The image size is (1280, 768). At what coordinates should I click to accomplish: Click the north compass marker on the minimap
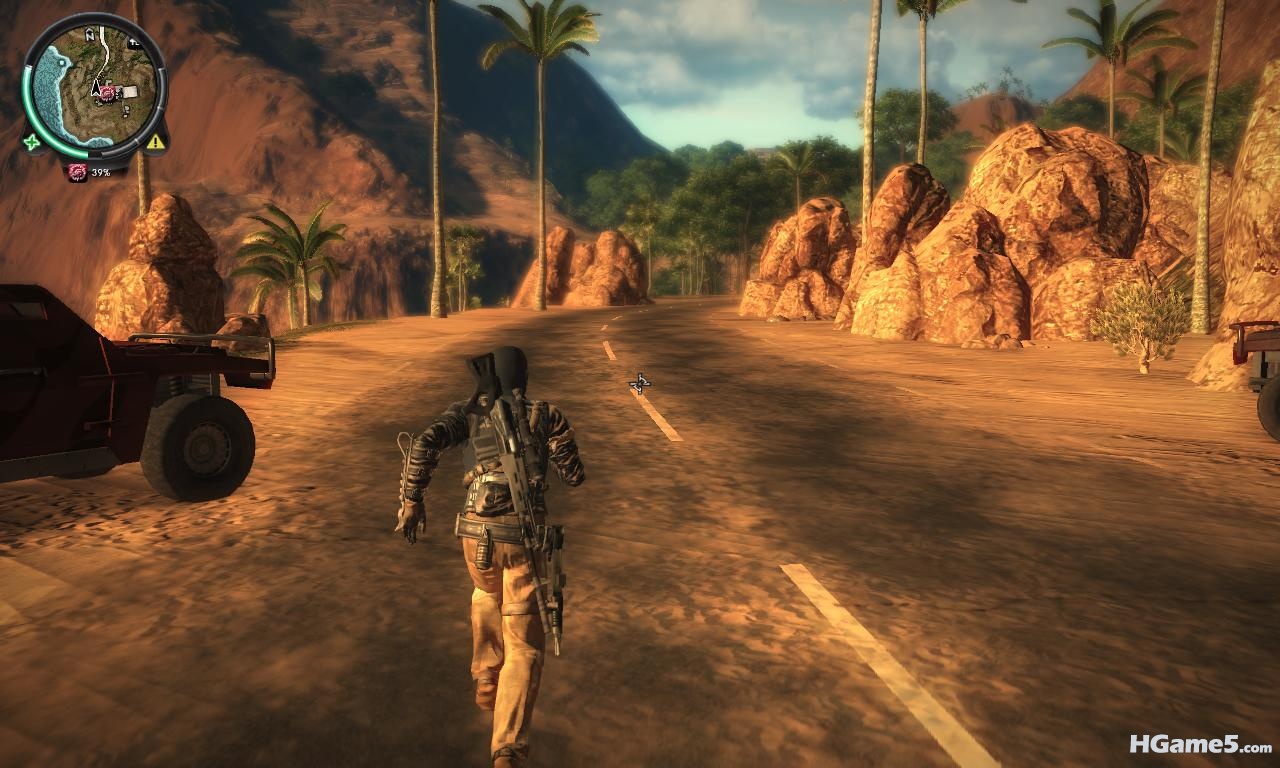pos(89,34)
